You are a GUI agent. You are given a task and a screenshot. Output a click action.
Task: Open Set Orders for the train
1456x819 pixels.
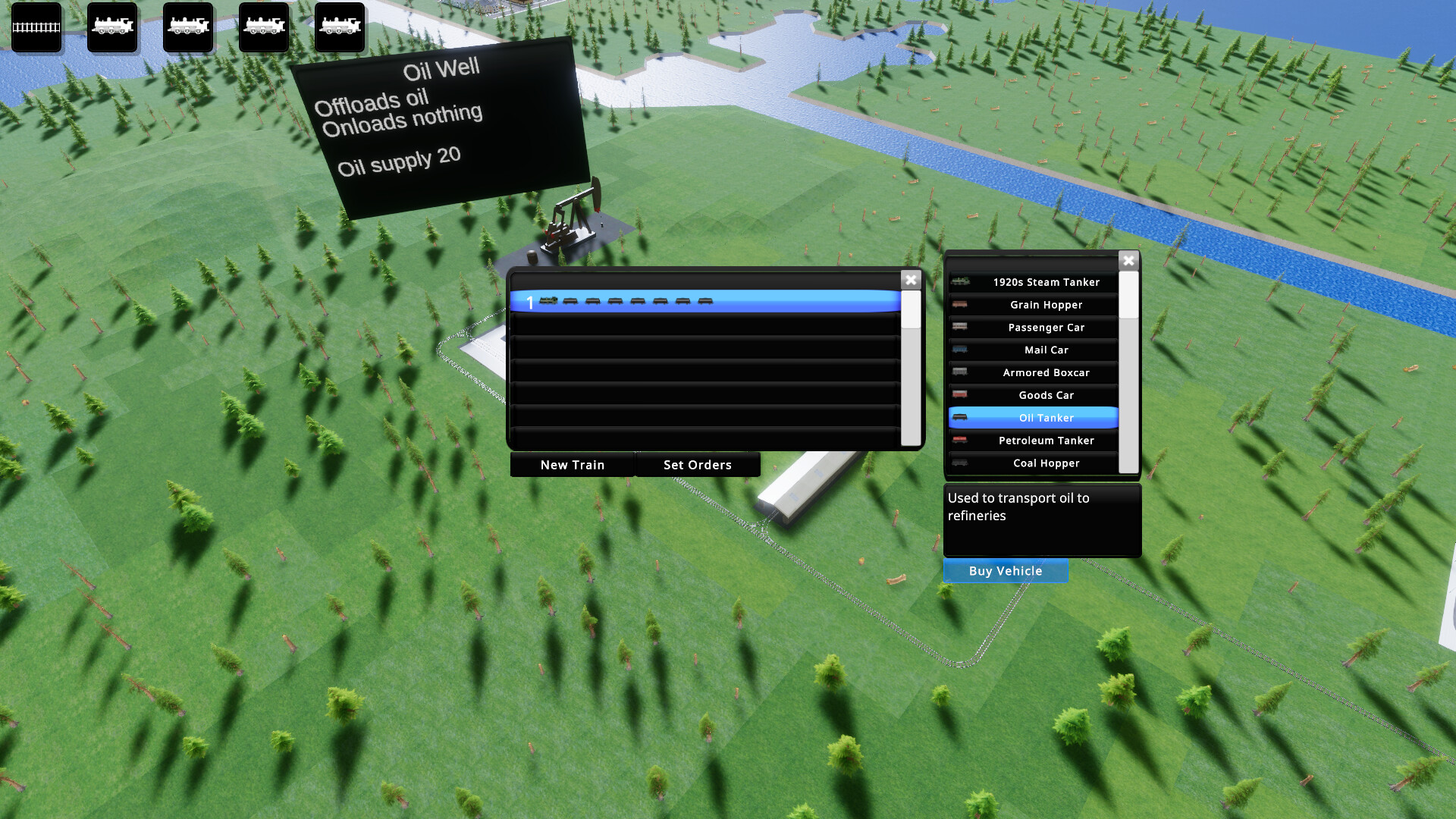[698, 464]
